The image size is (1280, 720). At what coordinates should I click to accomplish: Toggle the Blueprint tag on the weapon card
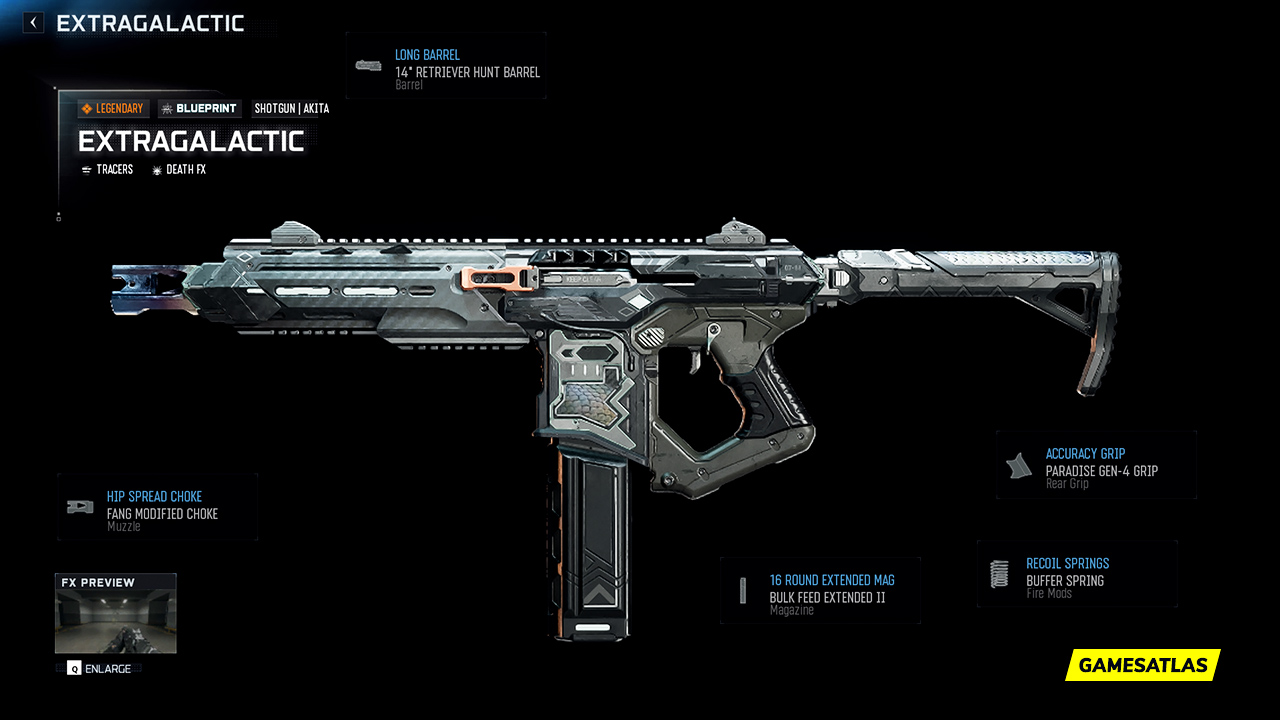pos(199,108)
